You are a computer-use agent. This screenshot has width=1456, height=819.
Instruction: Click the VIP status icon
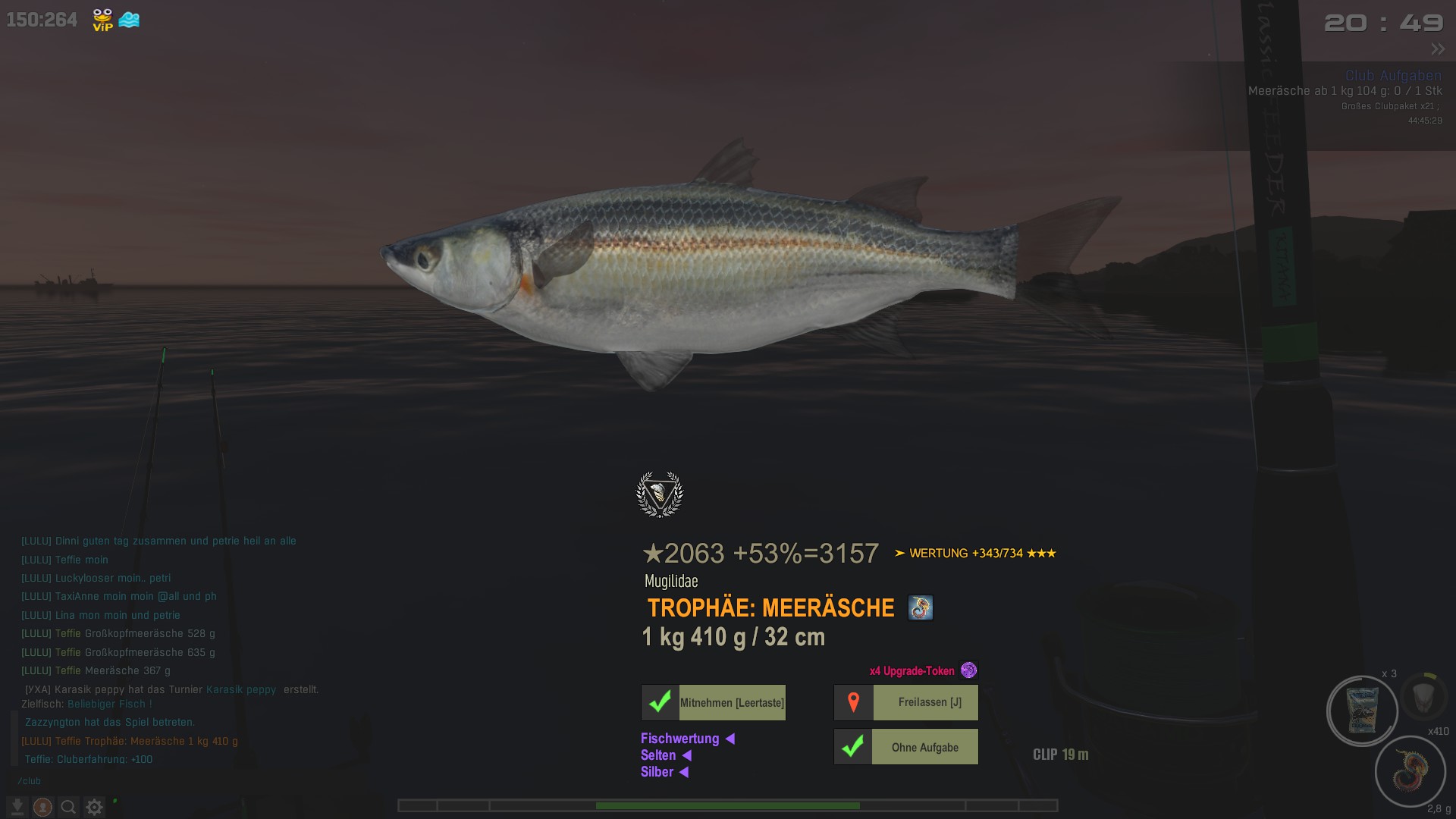point(102,20)
